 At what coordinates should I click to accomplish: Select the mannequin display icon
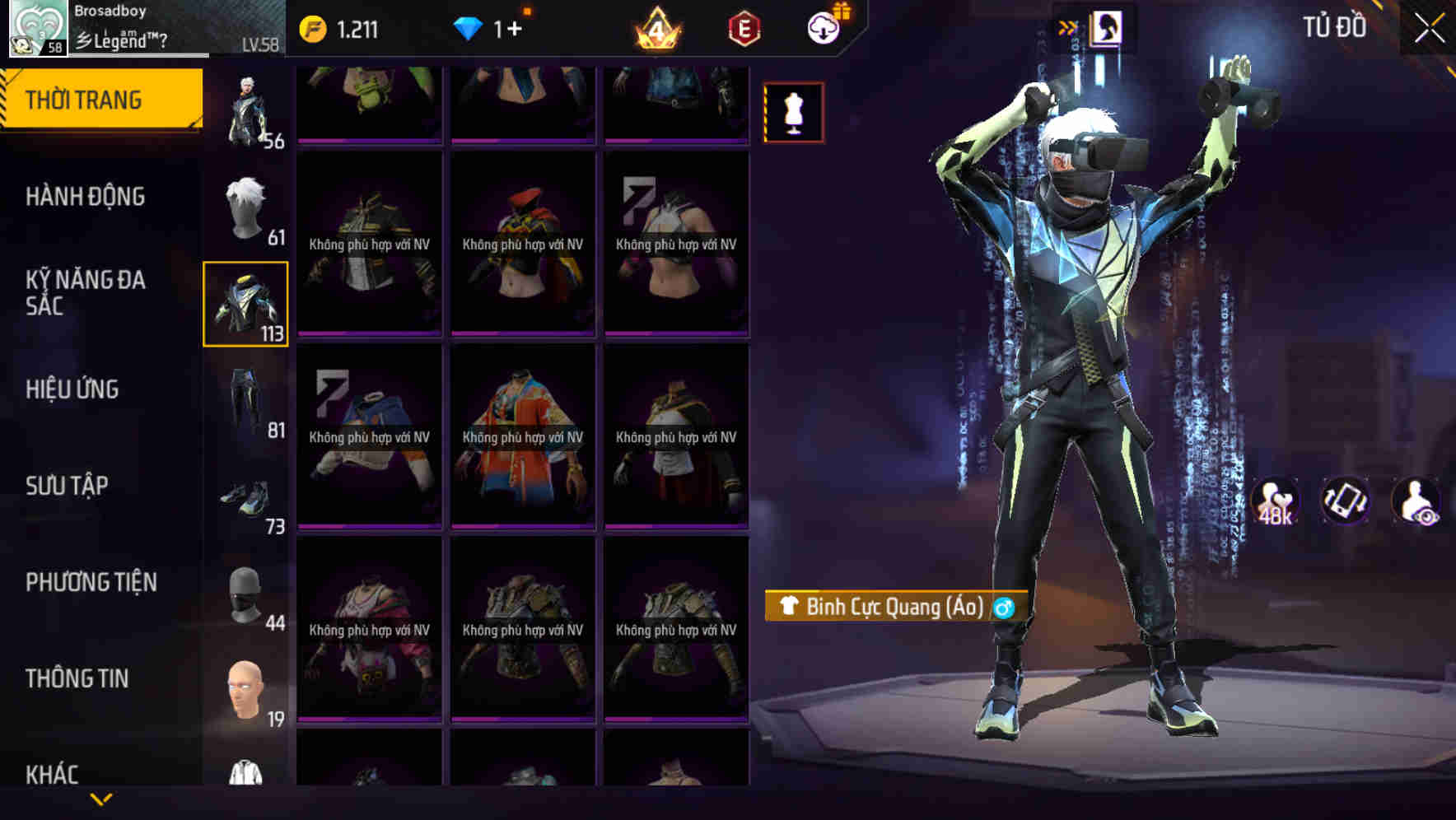tap(793, 111)
